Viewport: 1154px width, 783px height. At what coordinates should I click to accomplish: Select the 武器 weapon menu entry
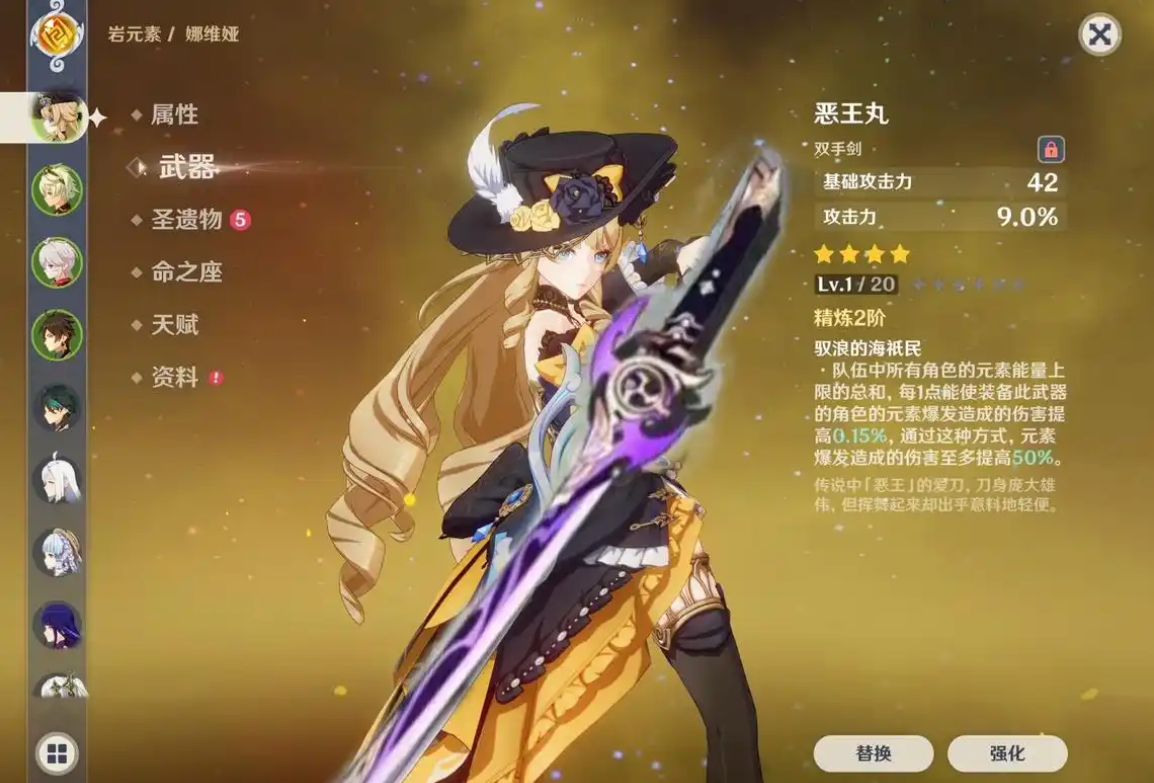[x=186, y=168]
